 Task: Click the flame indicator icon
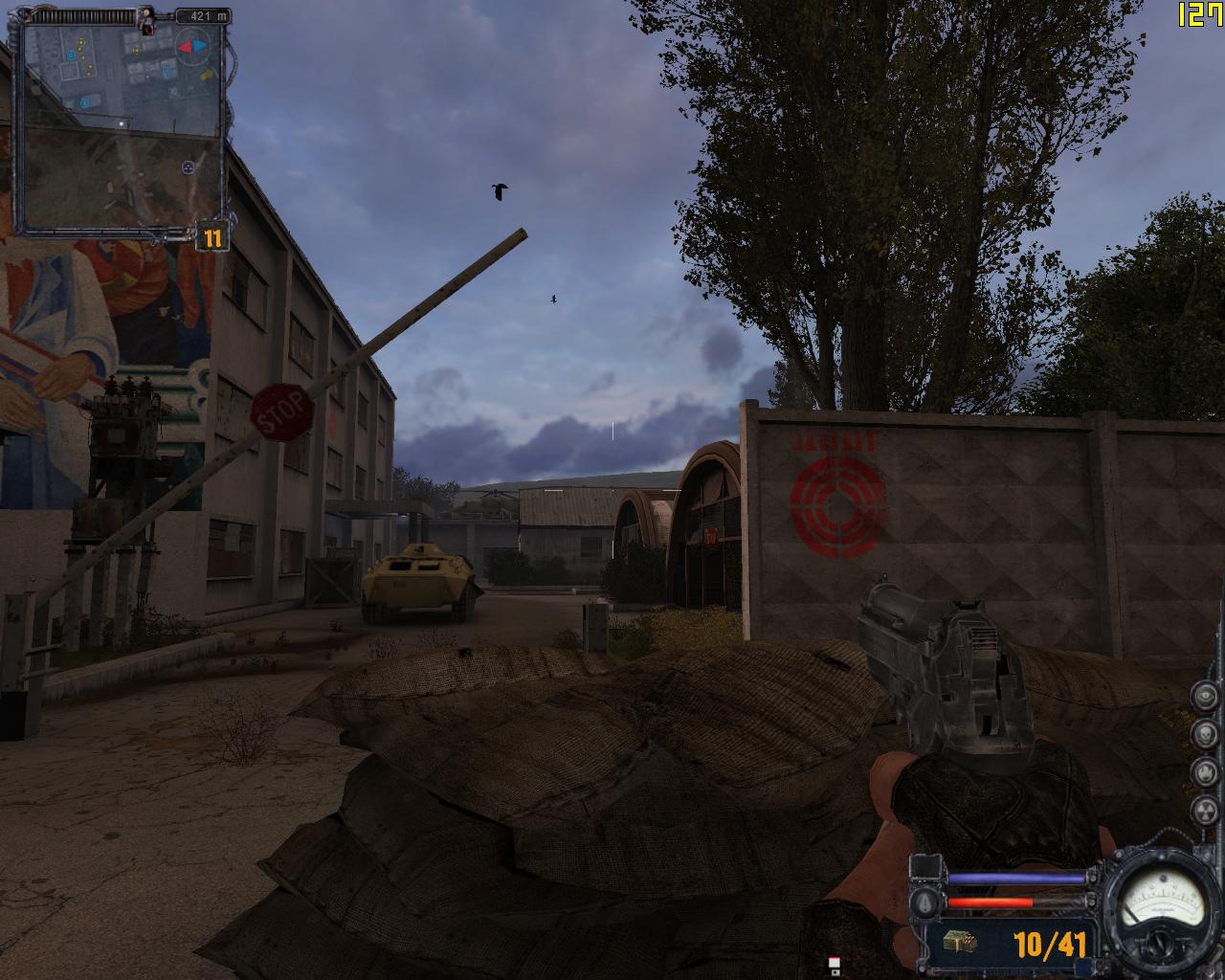1205,771
